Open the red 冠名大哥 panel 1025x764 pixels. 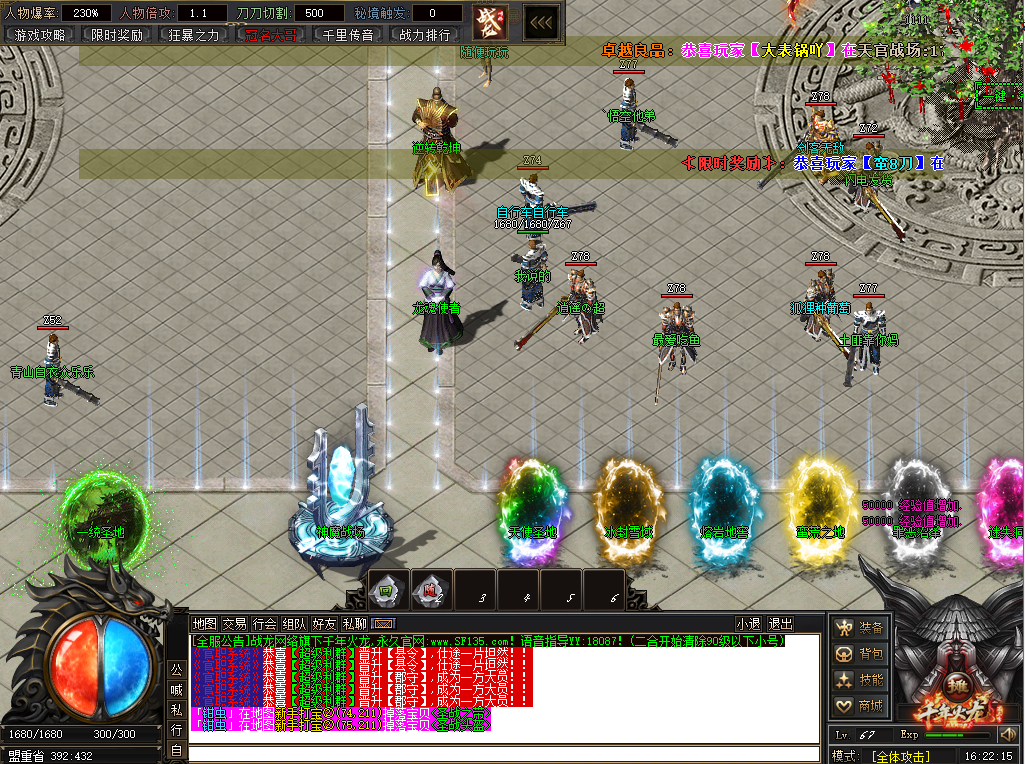[x=271, y=34]
